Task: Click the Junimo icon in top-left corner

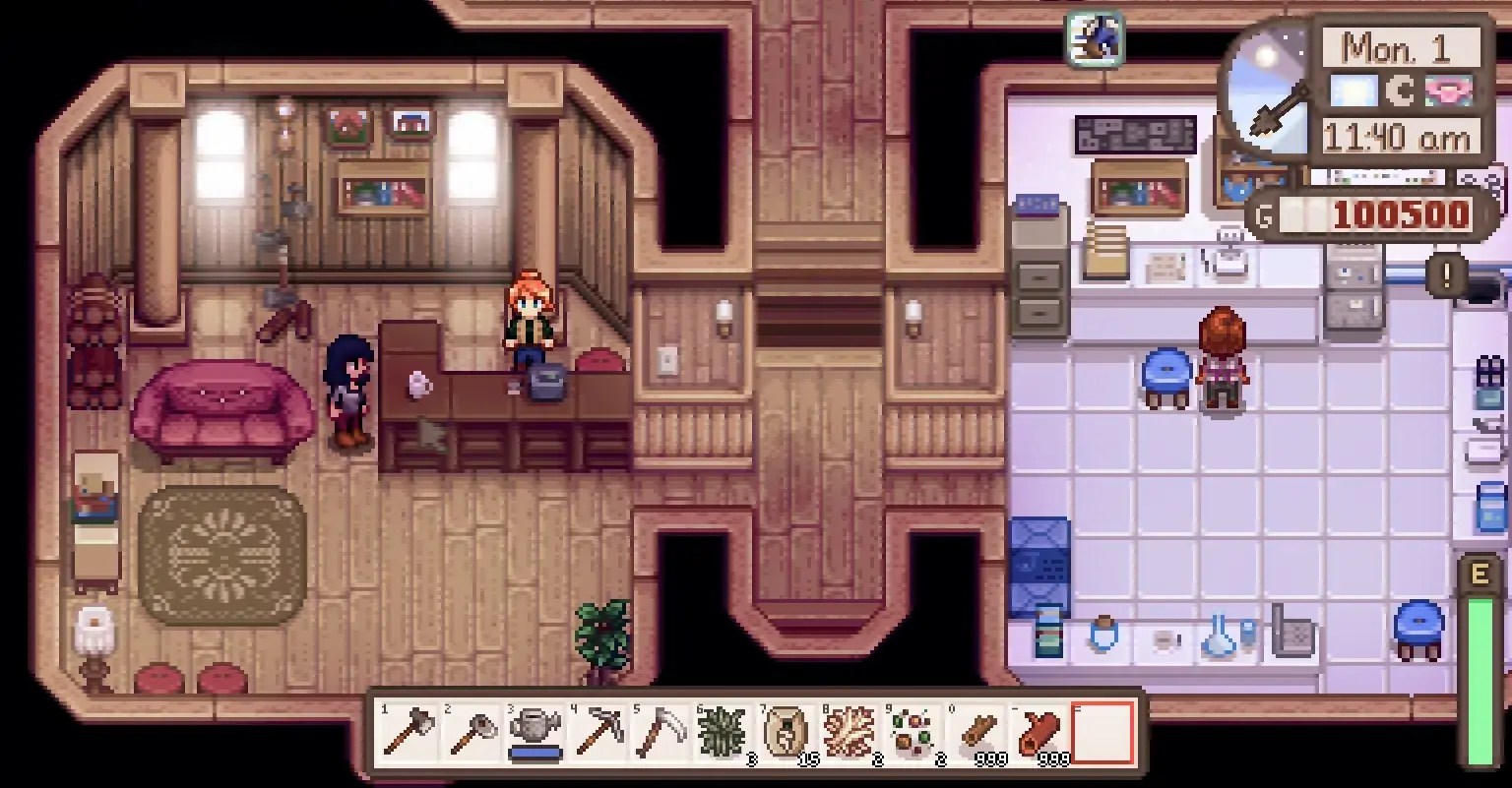Action: [1095, 37]
